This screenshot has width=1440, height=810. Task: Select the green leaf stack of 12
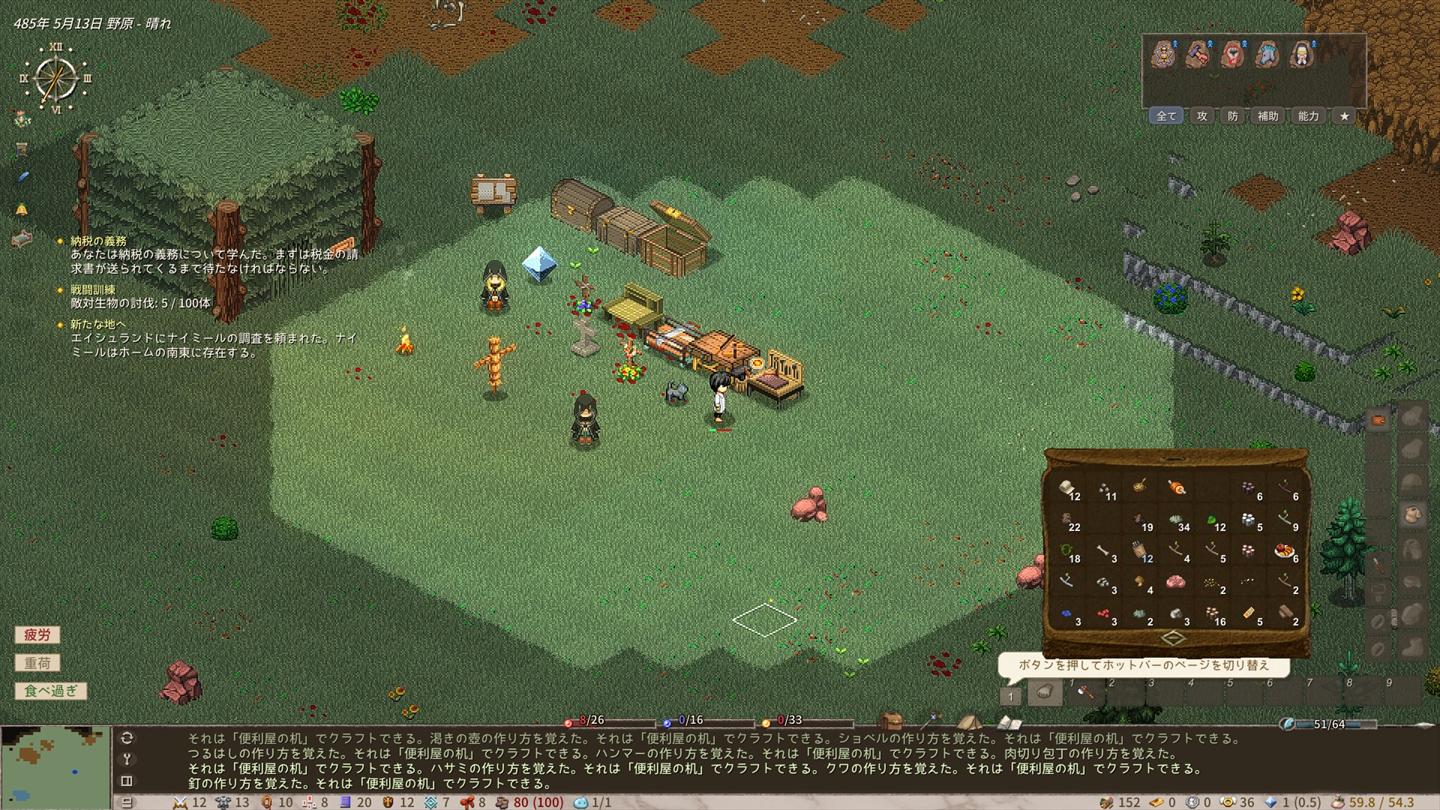pos(1212,521)
